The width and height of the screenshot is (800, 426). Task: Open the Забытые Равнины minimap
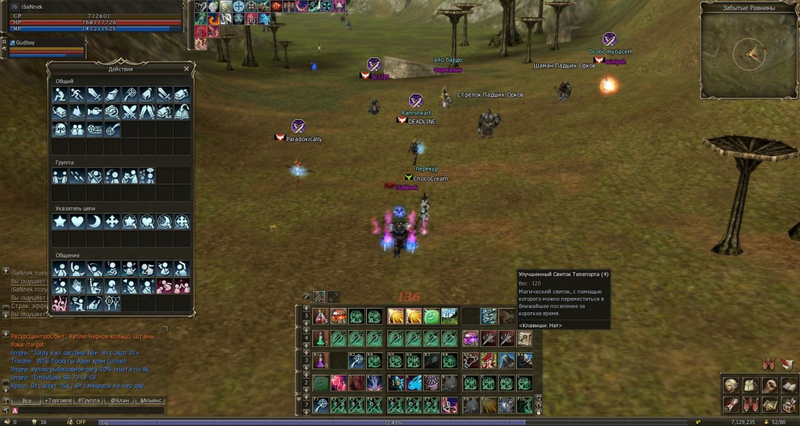pos(748,53)
